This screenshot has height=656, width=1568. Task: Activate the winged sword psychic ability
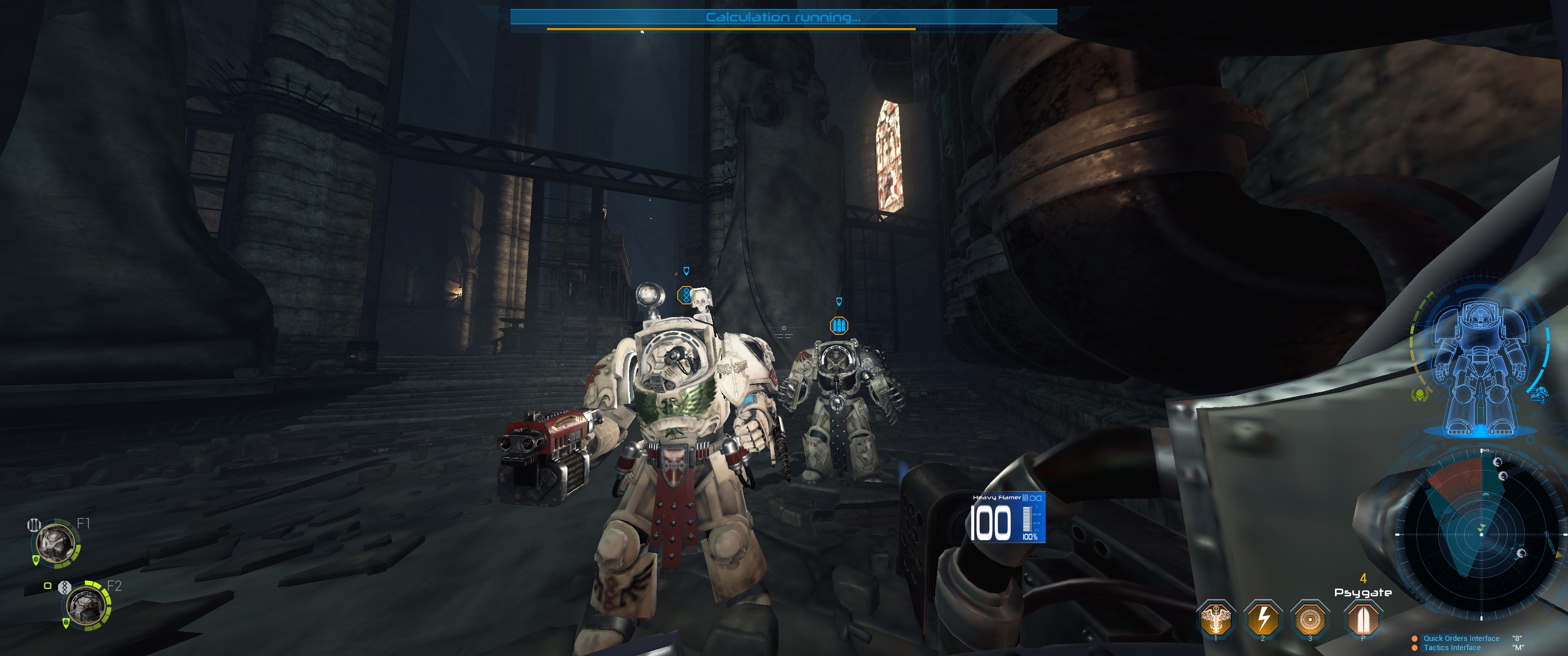tap(1216, 618)
